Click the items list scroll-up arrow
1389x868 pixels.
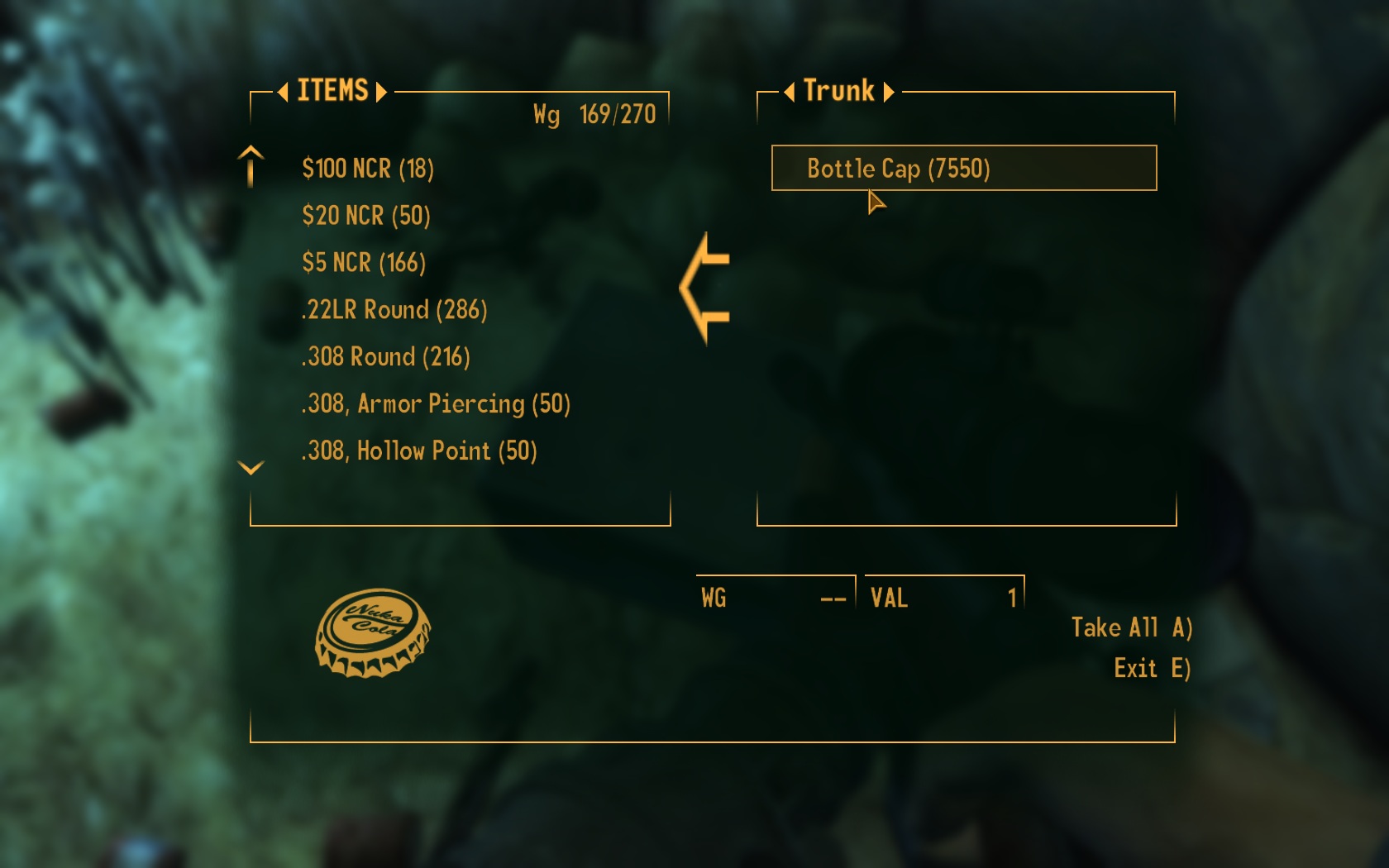251,164
